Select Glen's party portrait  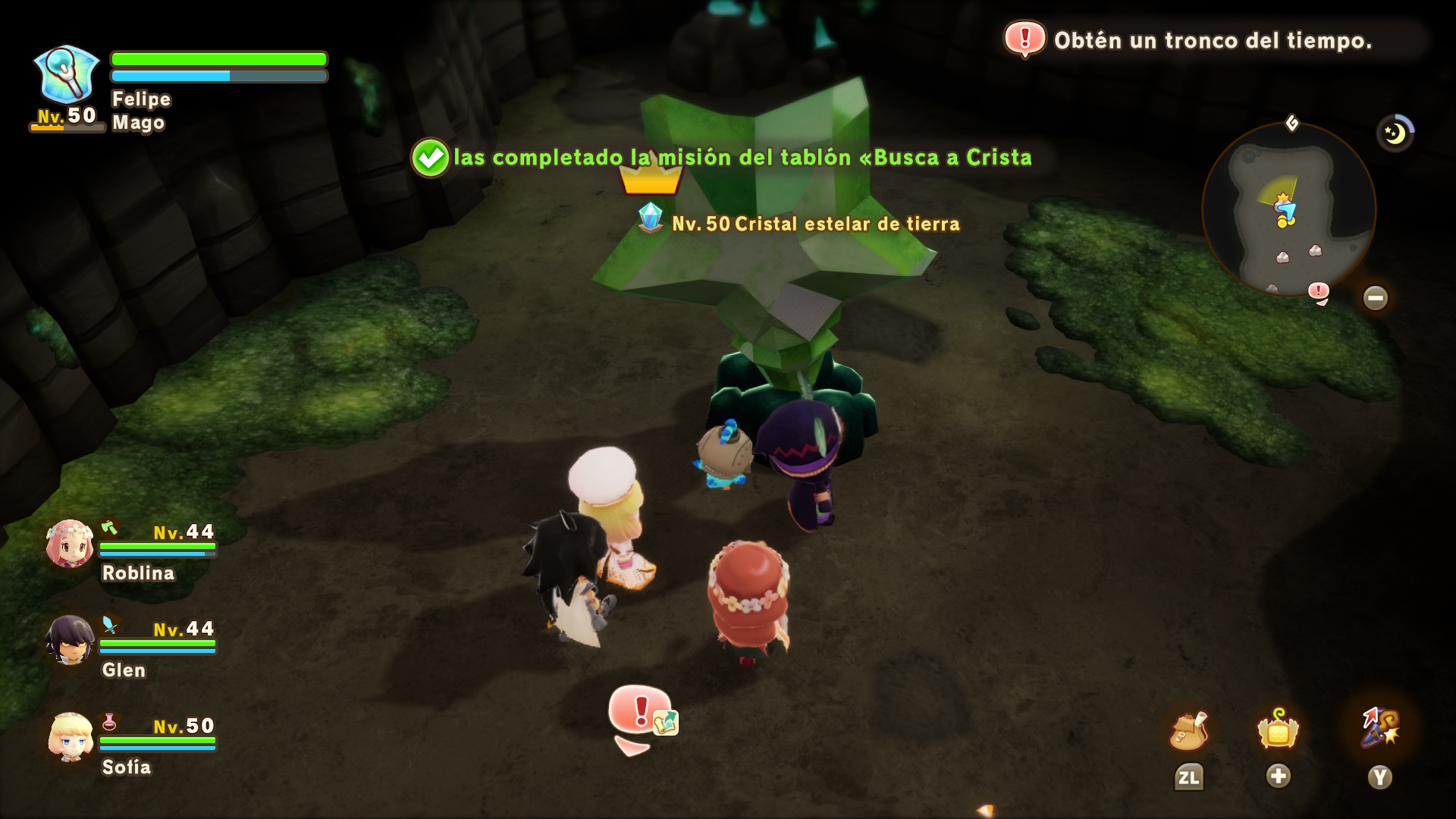(x=70, y=641)
